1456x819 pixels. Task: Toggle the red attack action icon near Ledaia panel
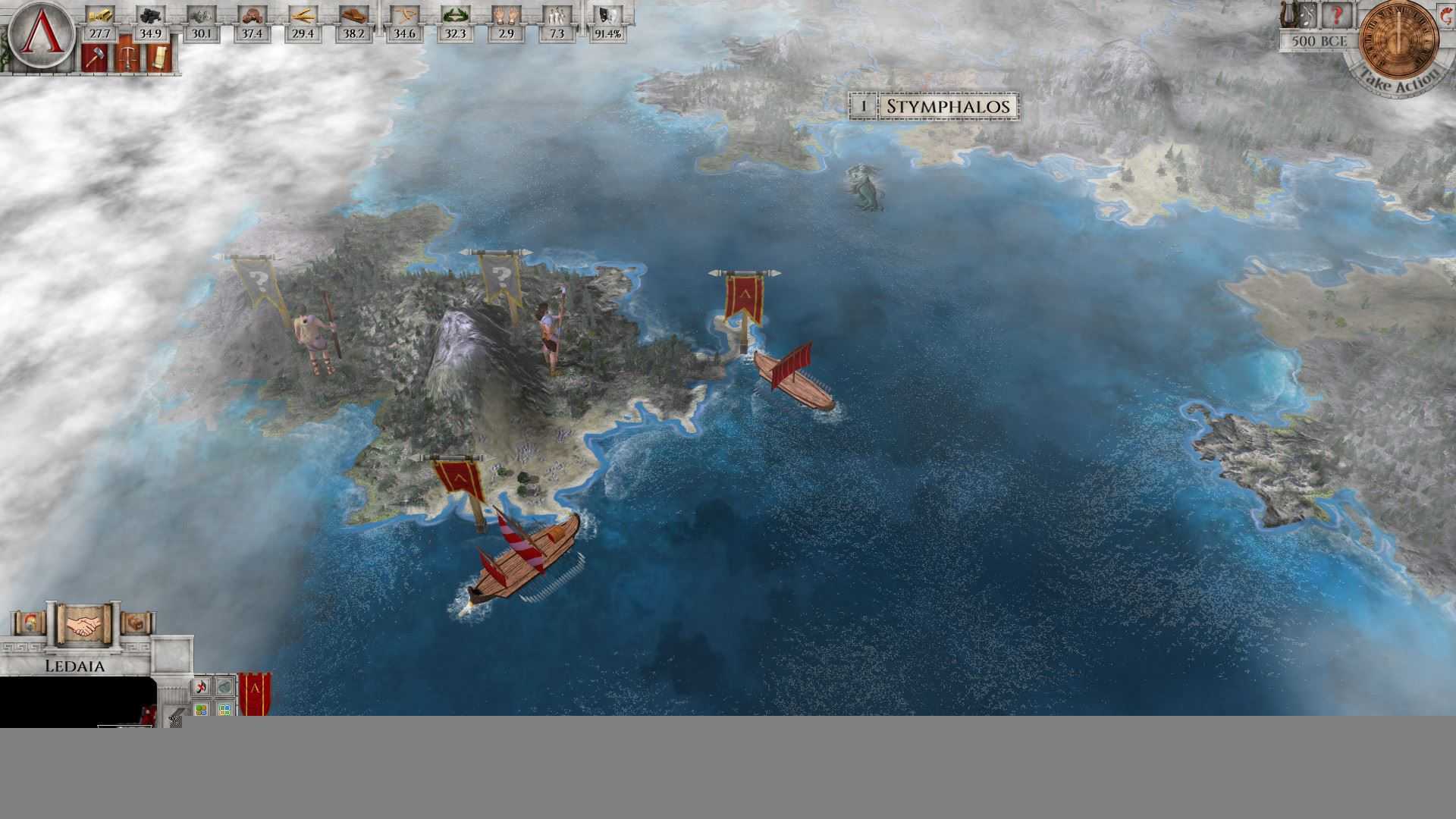pyautogui.click(x=201, y=686)
